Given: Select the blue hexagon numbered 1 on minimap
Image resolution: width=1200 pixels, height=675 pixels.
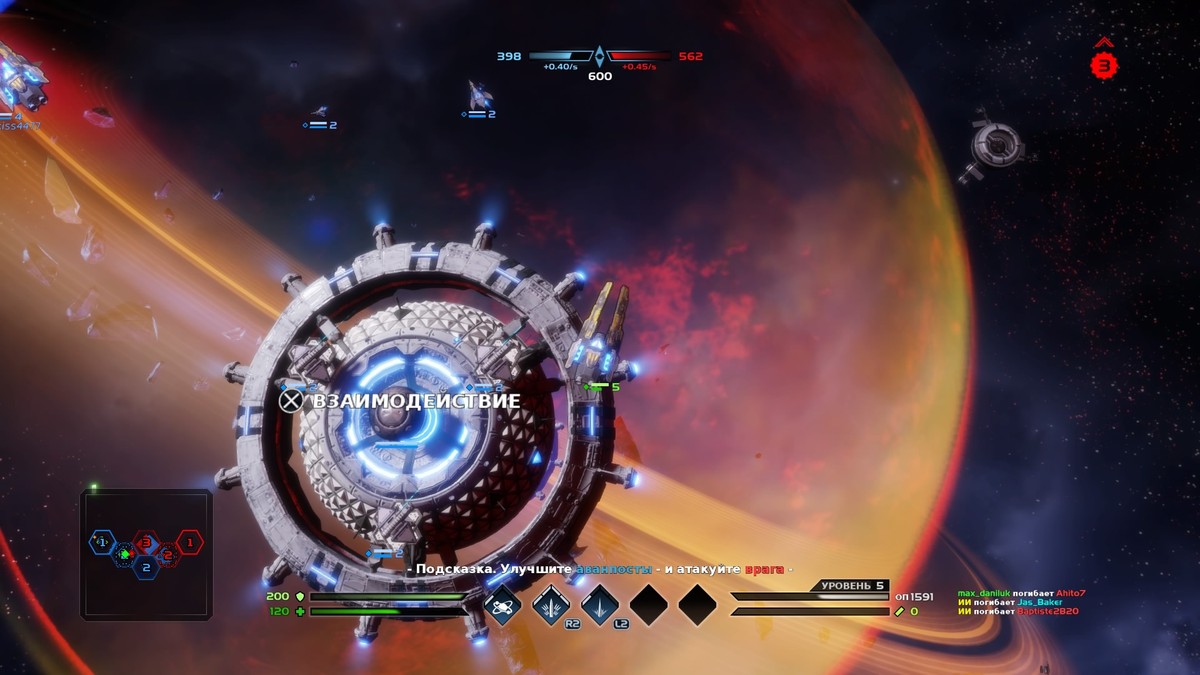Looking at the screenshot, I should pos(101,542).
